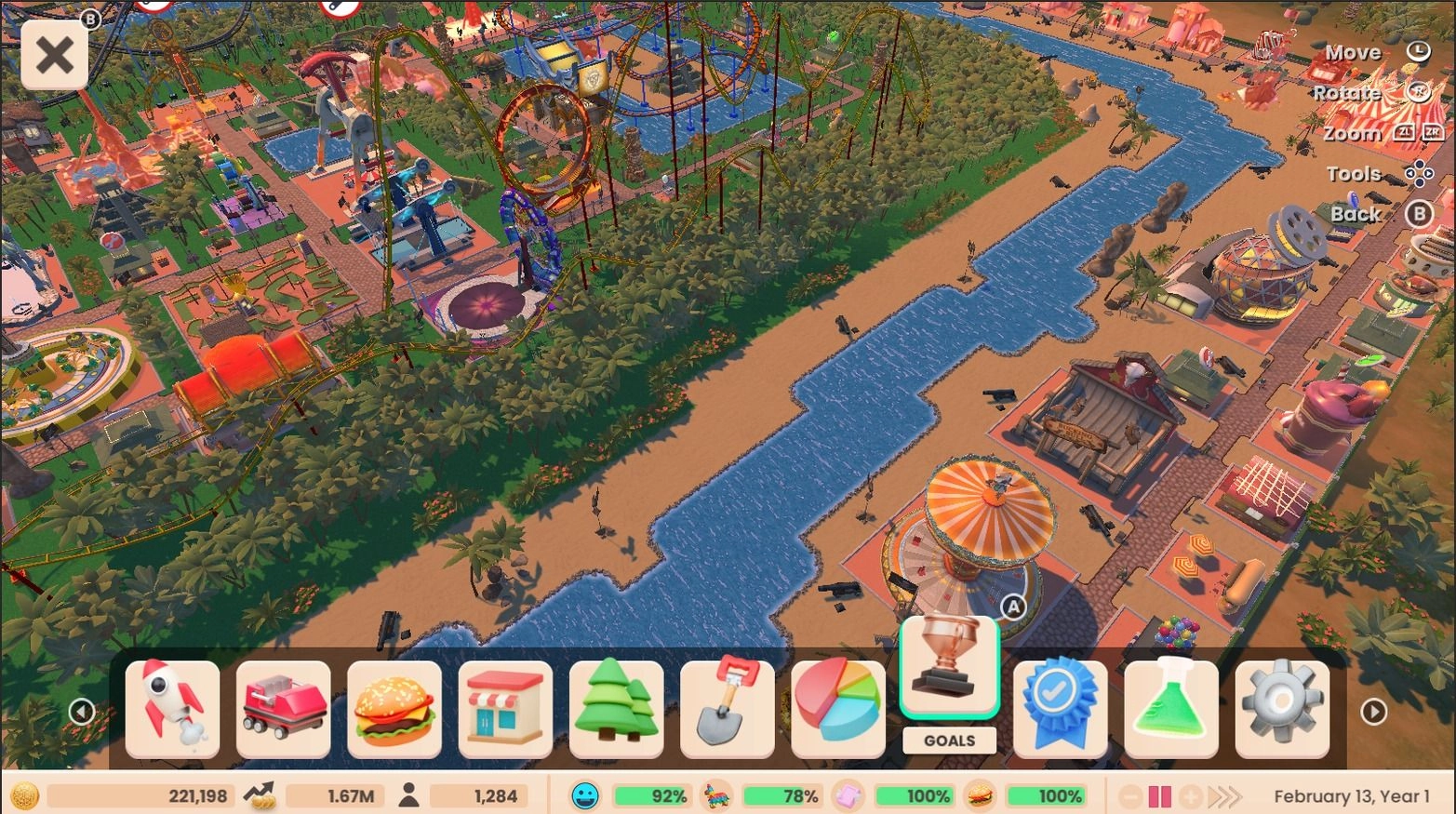
Task: Open the shops menu via storefront icon
Action: click(x=504, y=709)
